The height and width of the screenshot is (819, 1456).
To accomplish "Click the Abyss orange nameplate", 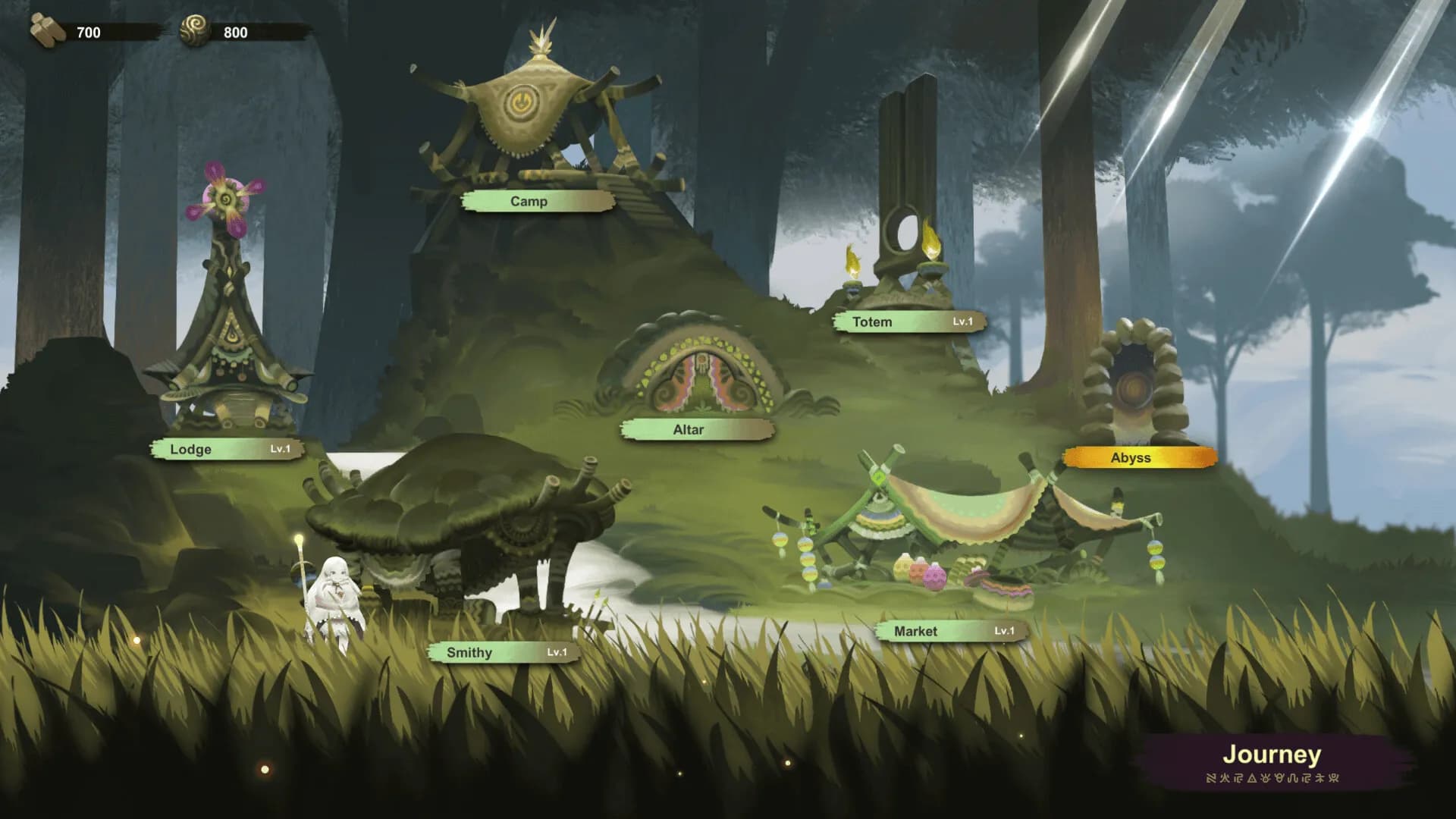I will (x=1131, y=457).
